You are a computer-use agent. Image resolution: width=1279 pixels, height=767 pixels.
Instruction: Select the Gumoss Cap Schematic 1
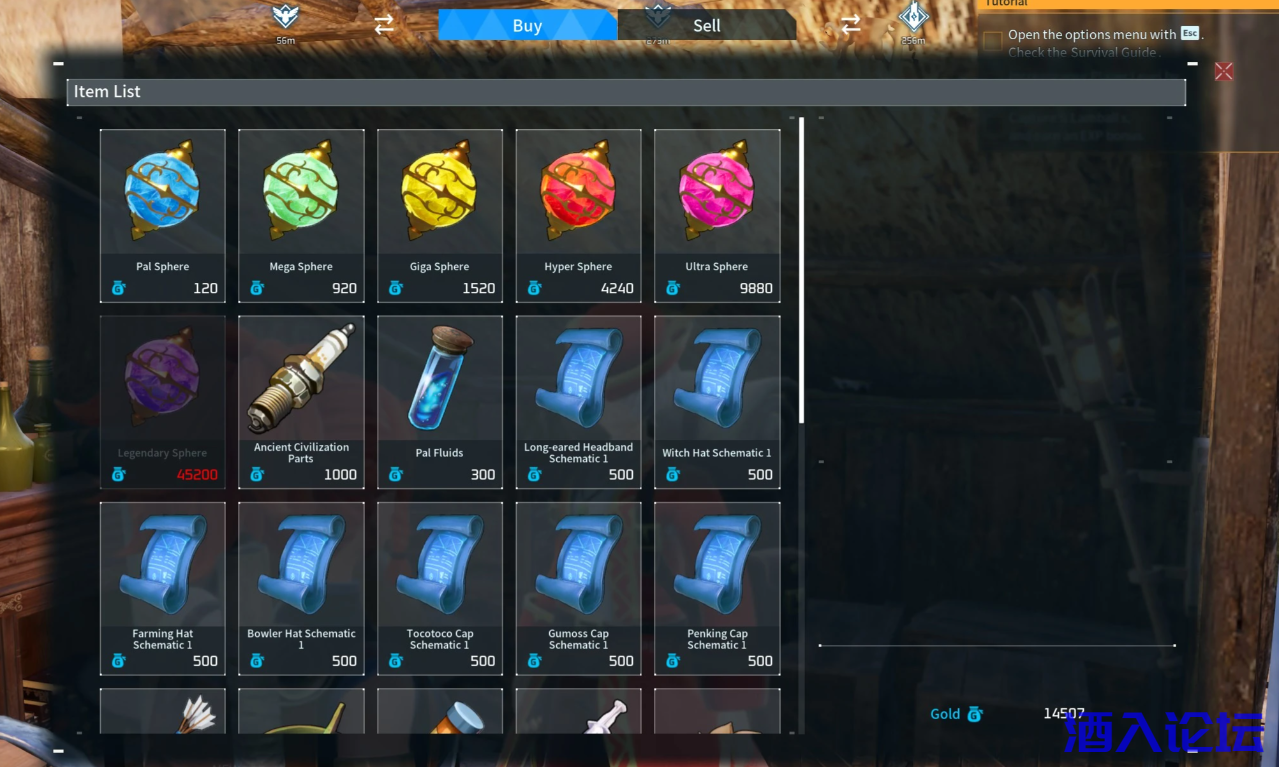(x=578, y=588)
